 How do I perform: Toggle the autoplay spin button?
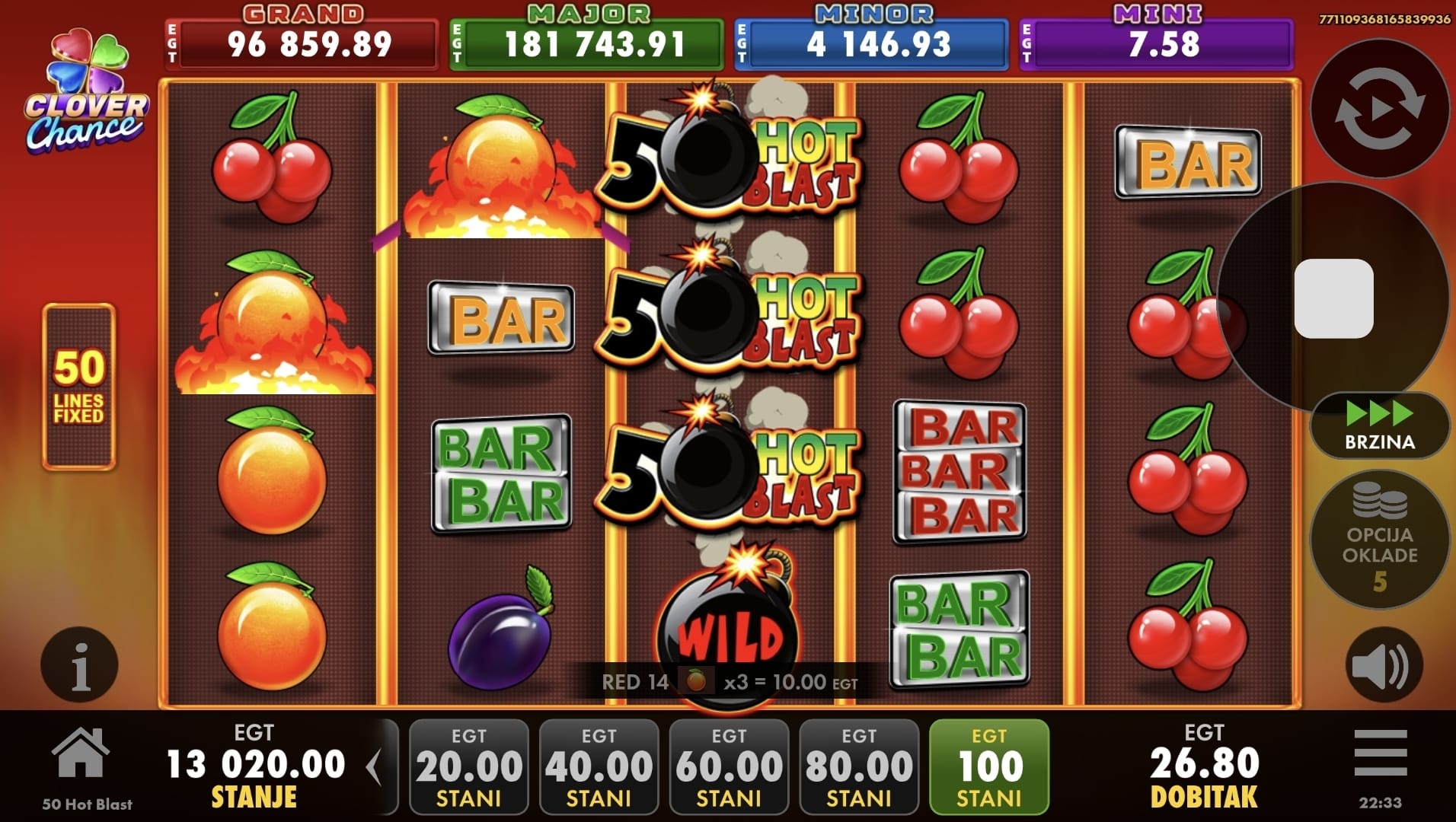pyautogui.click(x=1379, y=109)
